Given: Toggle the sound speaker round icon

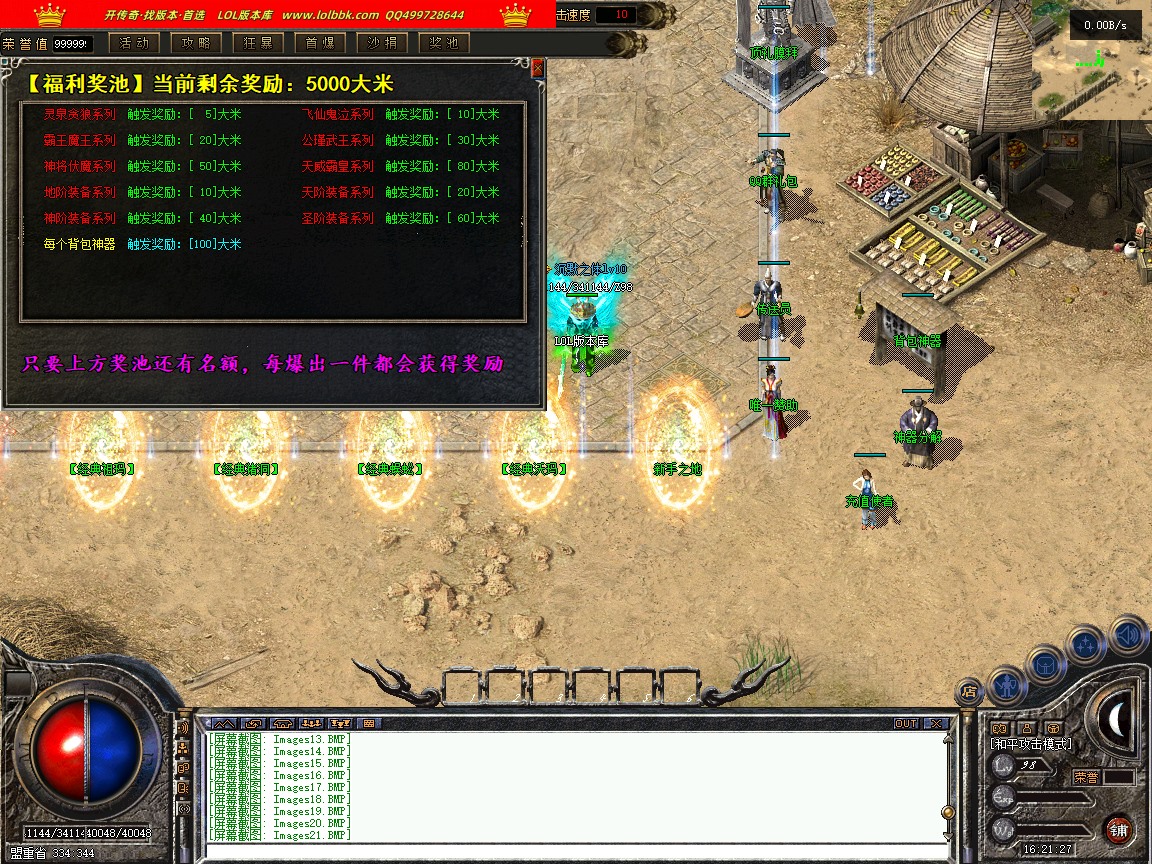Looking at the screenshot, I should (x=1128, y=635).
